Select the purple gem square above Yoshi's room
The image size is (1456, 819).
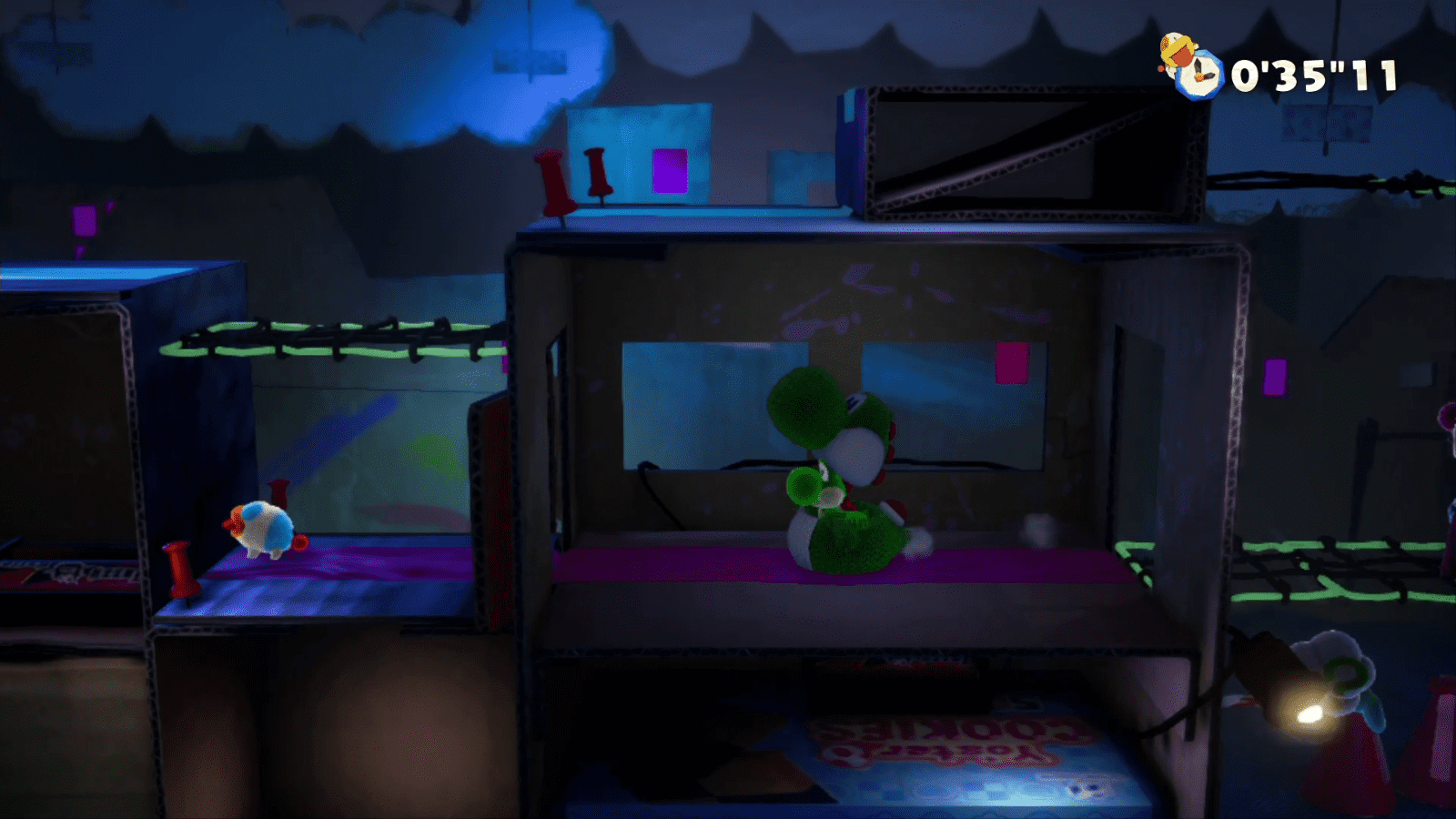point(671,170)
